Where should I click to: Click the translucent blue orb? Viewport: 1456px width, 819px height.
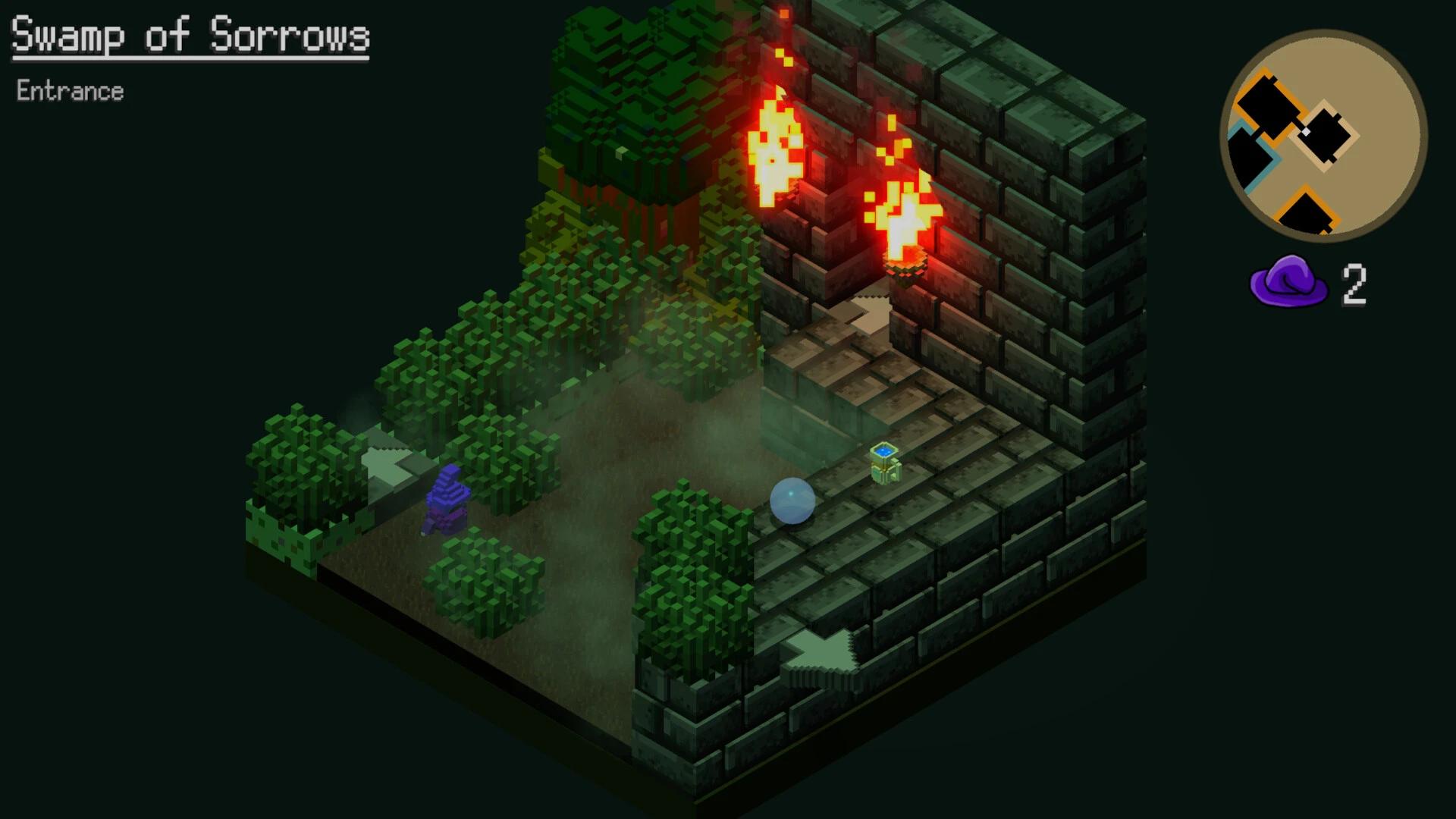pos(792,500)
